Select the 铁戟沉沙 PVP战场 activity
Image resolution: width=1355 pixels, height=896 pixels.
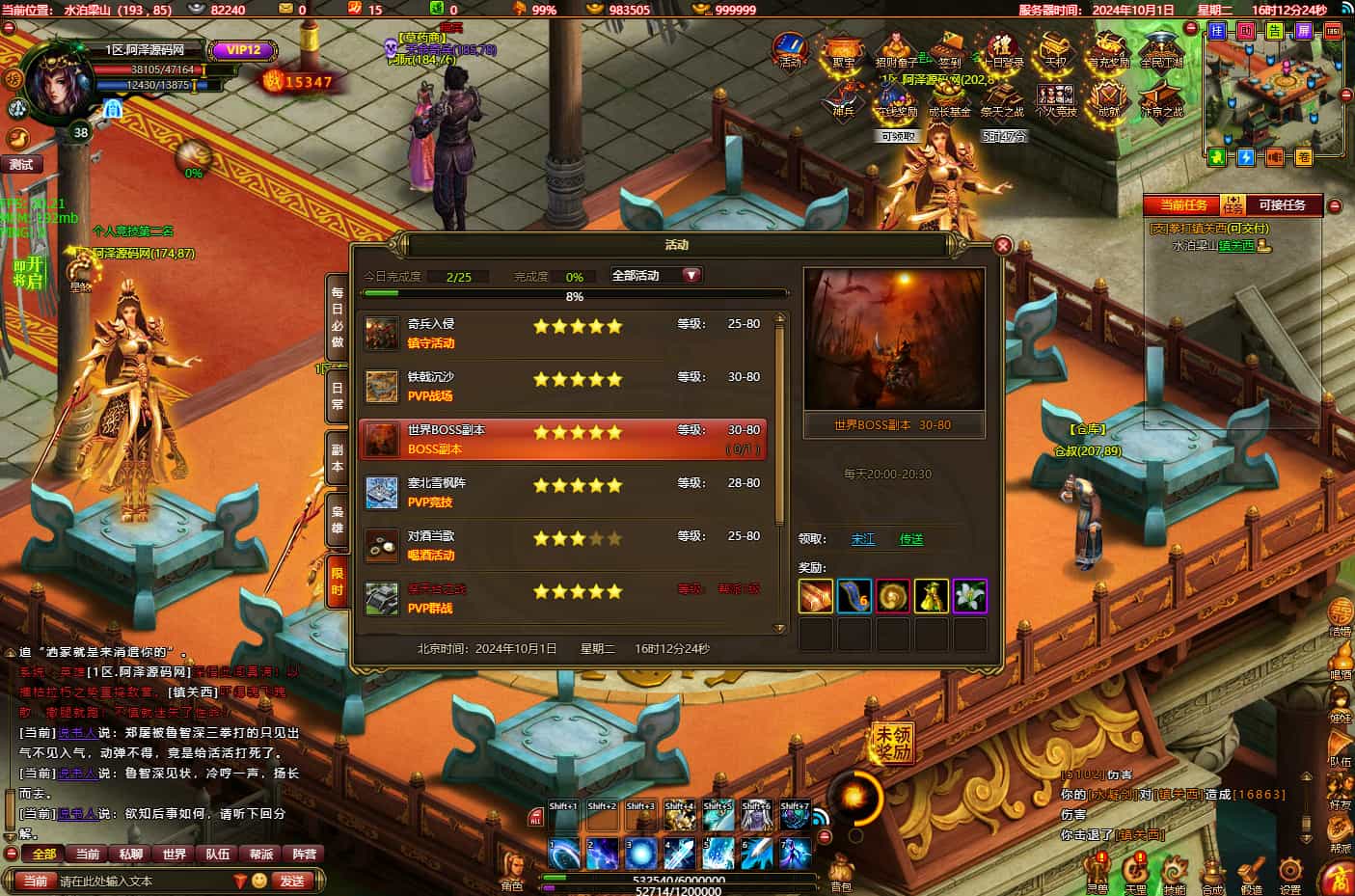pyautogui.click(x=562, y=387)
